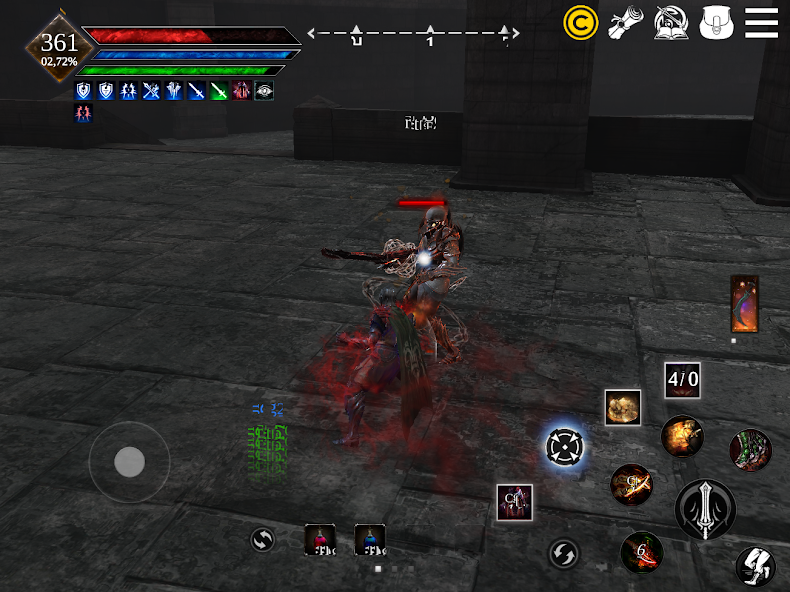Tap the yellow coin shop icon
This screenshot has height=592, width=790.
pos(580,22)
